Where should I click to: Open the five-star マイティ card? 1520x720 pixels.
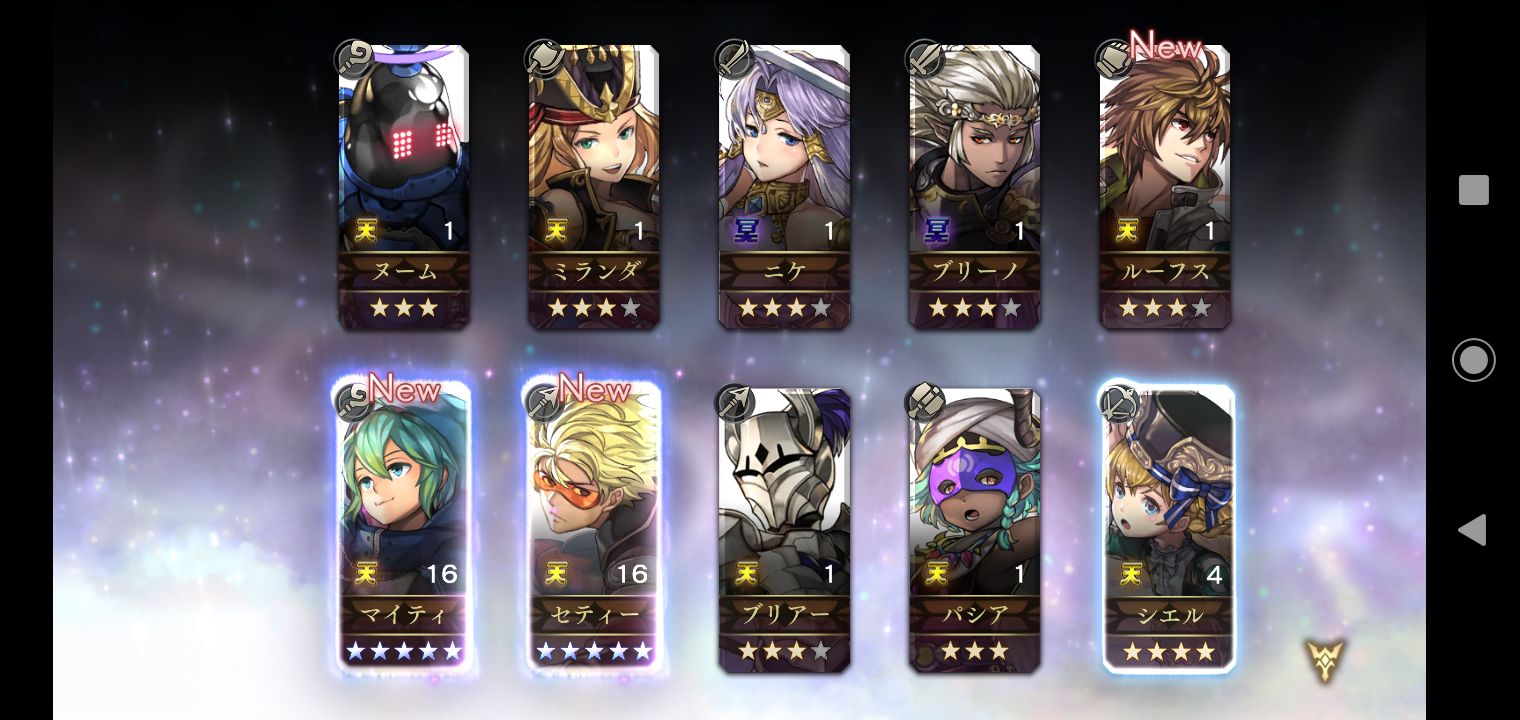pyautogui.click(x=404, y=526)
